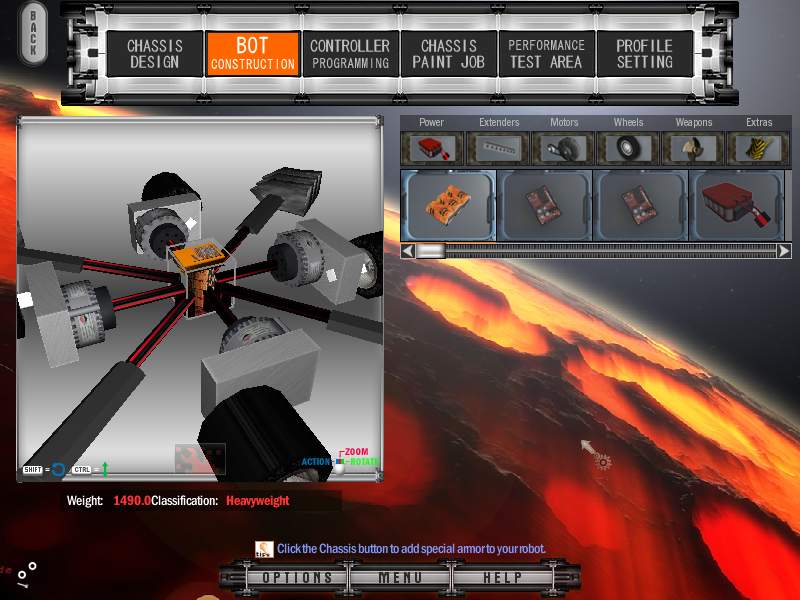This screenshot has width=800, height=600.
Task: Switch to Controller Programming
Action: (x=349, y=54)
